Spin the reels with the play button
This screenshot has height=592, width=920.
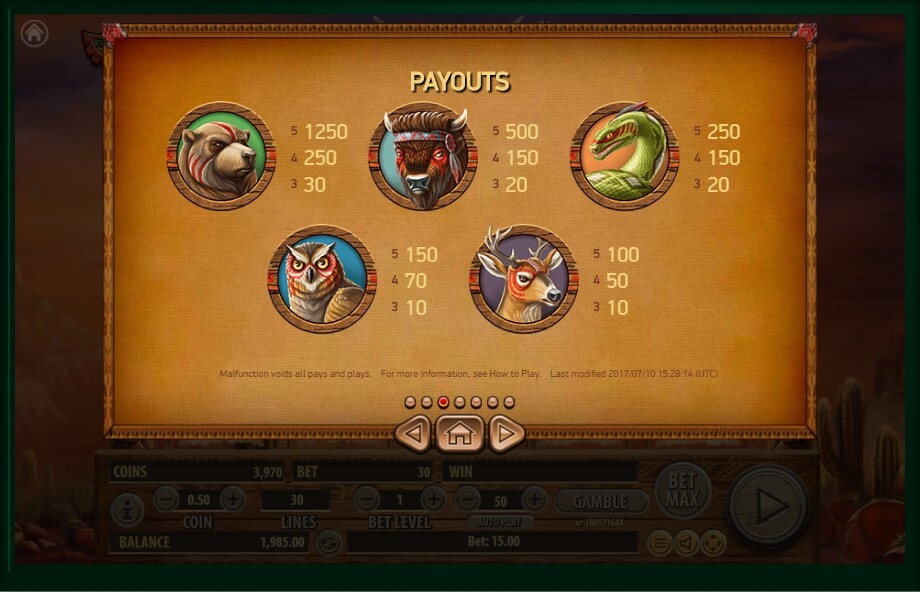point(768,506)
